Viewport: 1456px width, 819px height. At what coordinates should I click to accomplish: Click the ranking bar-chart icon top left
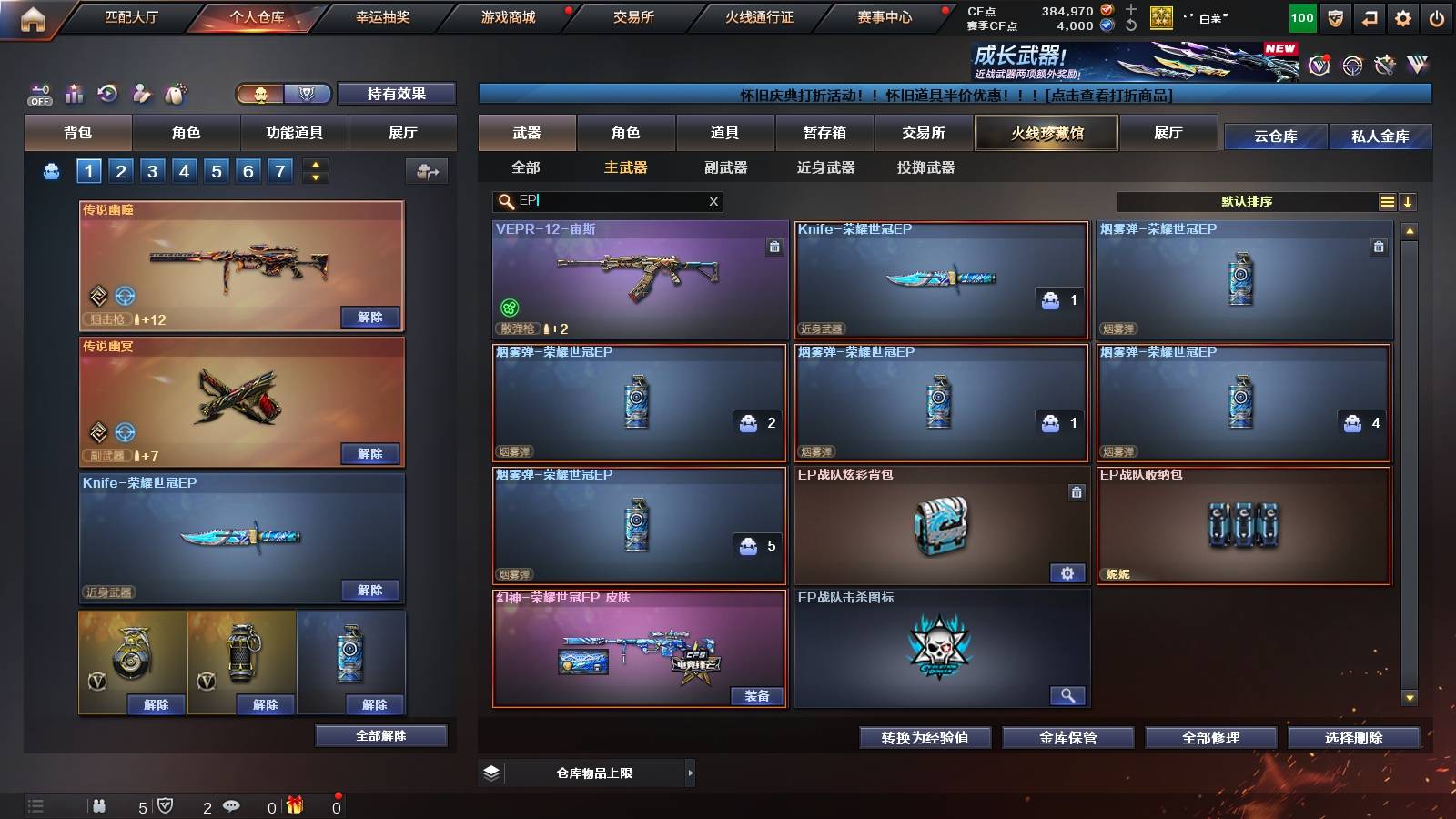point(74,93)
